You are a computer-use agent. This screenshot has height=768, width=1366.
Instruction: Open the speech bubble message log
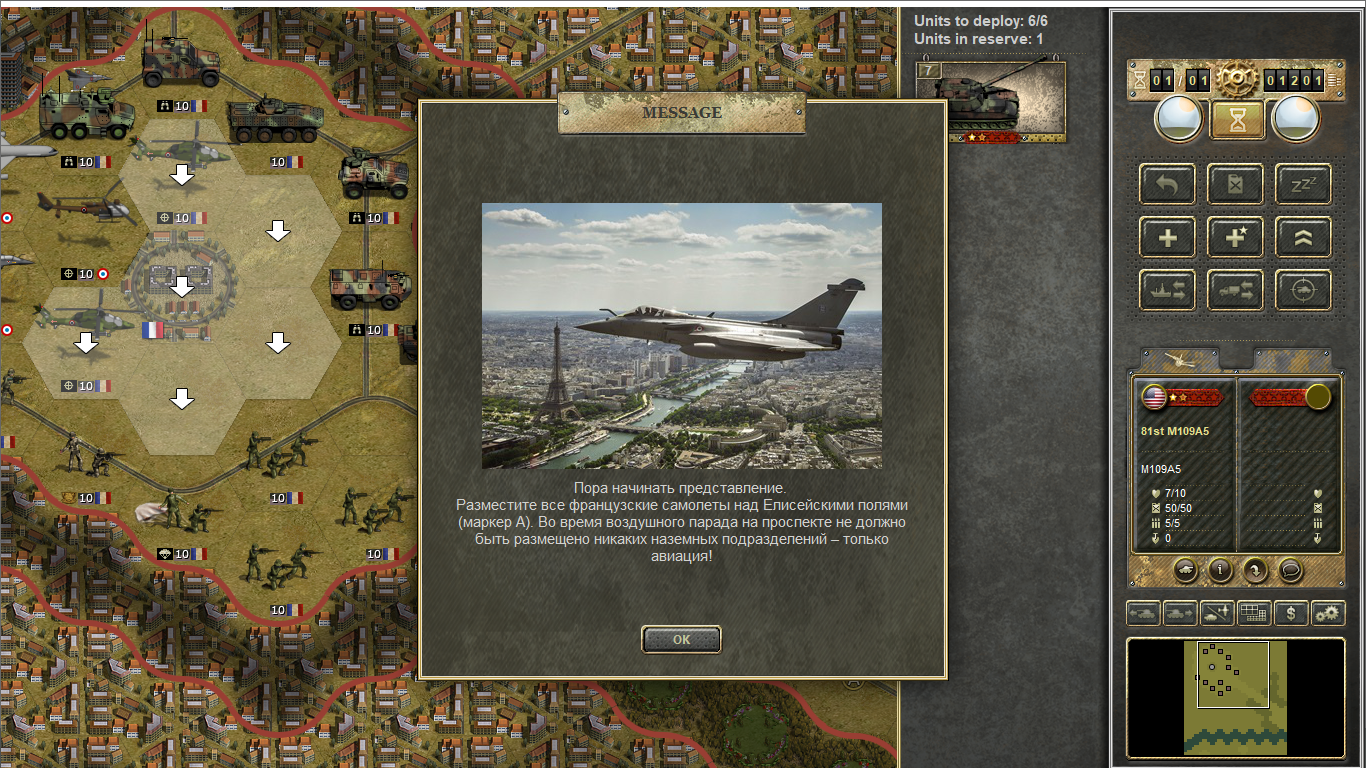click(x=1291, y=570)
